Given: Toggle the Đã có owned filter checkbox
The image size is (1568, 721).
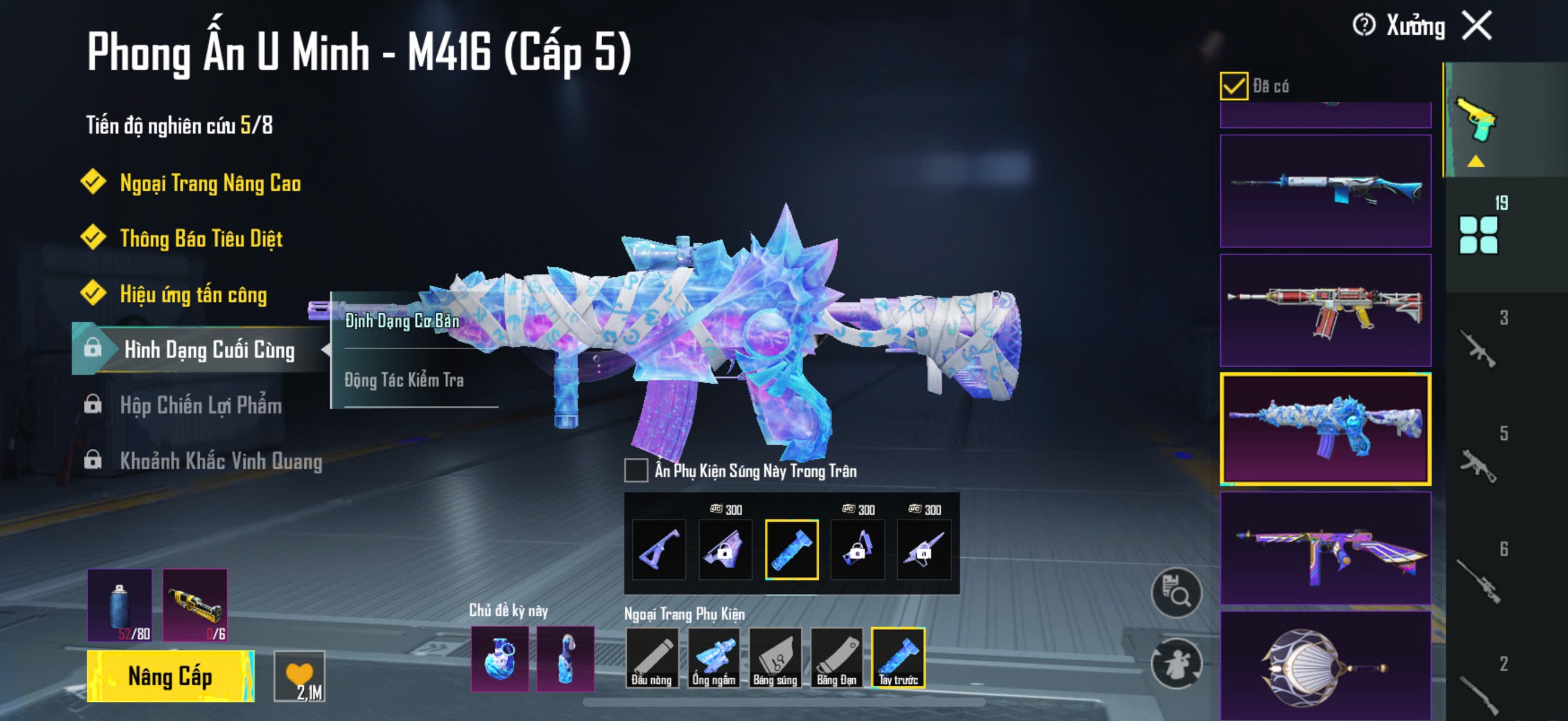Looking at the screenshot, I should click(1233, 85).
